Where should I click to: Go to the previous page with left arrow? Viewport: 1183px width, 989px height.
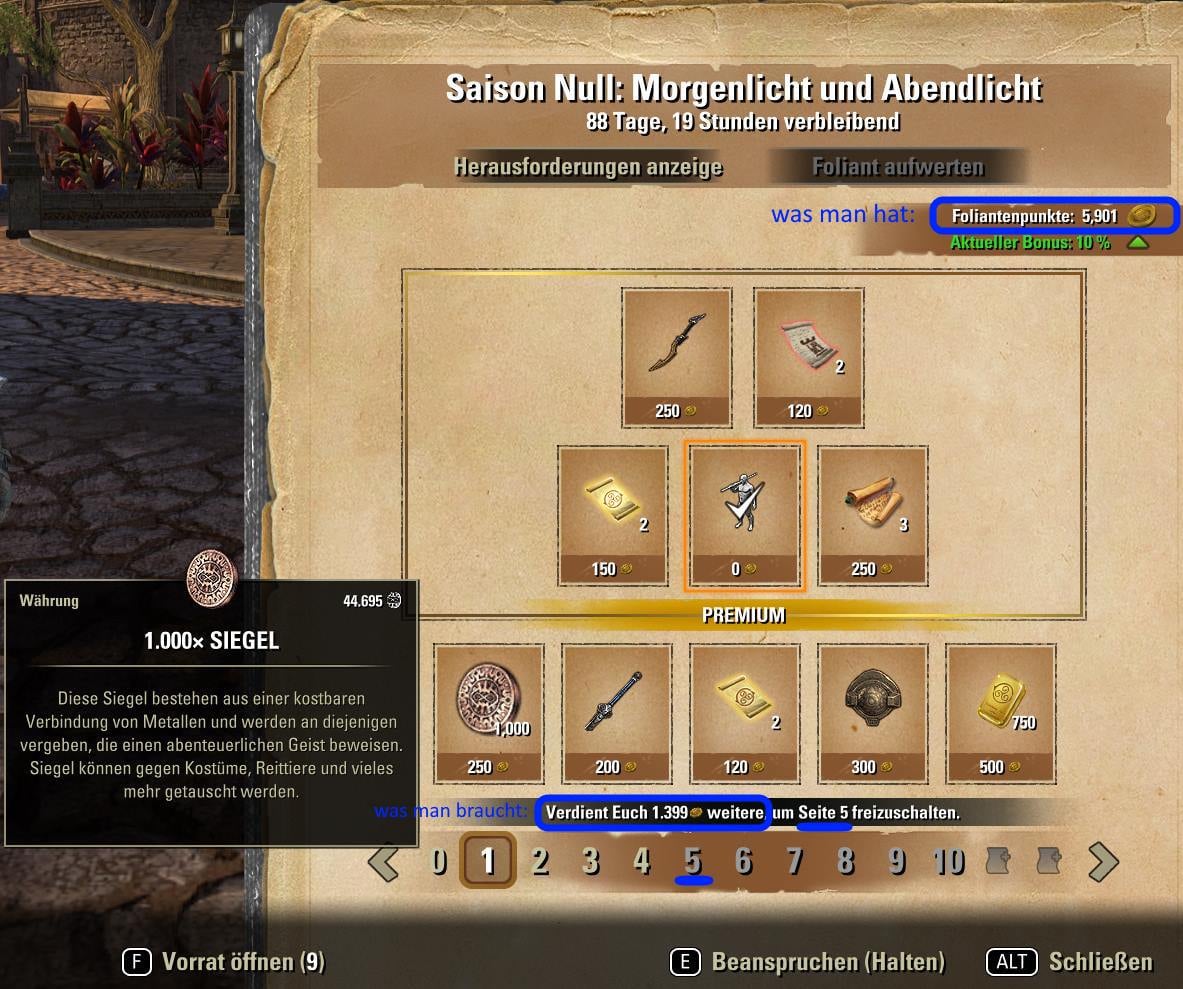384,861
